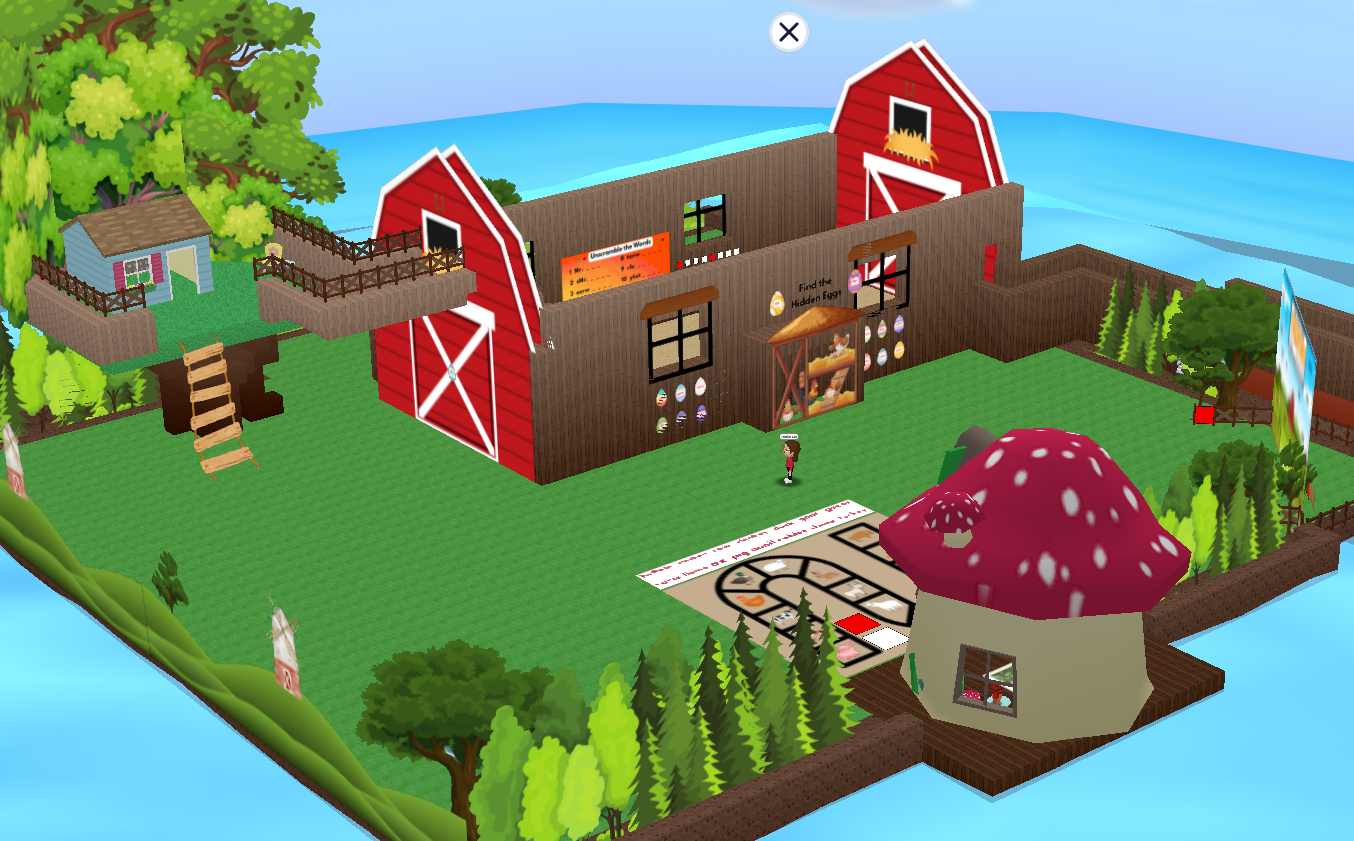Click the orange chicken tile on the game board

752,601
